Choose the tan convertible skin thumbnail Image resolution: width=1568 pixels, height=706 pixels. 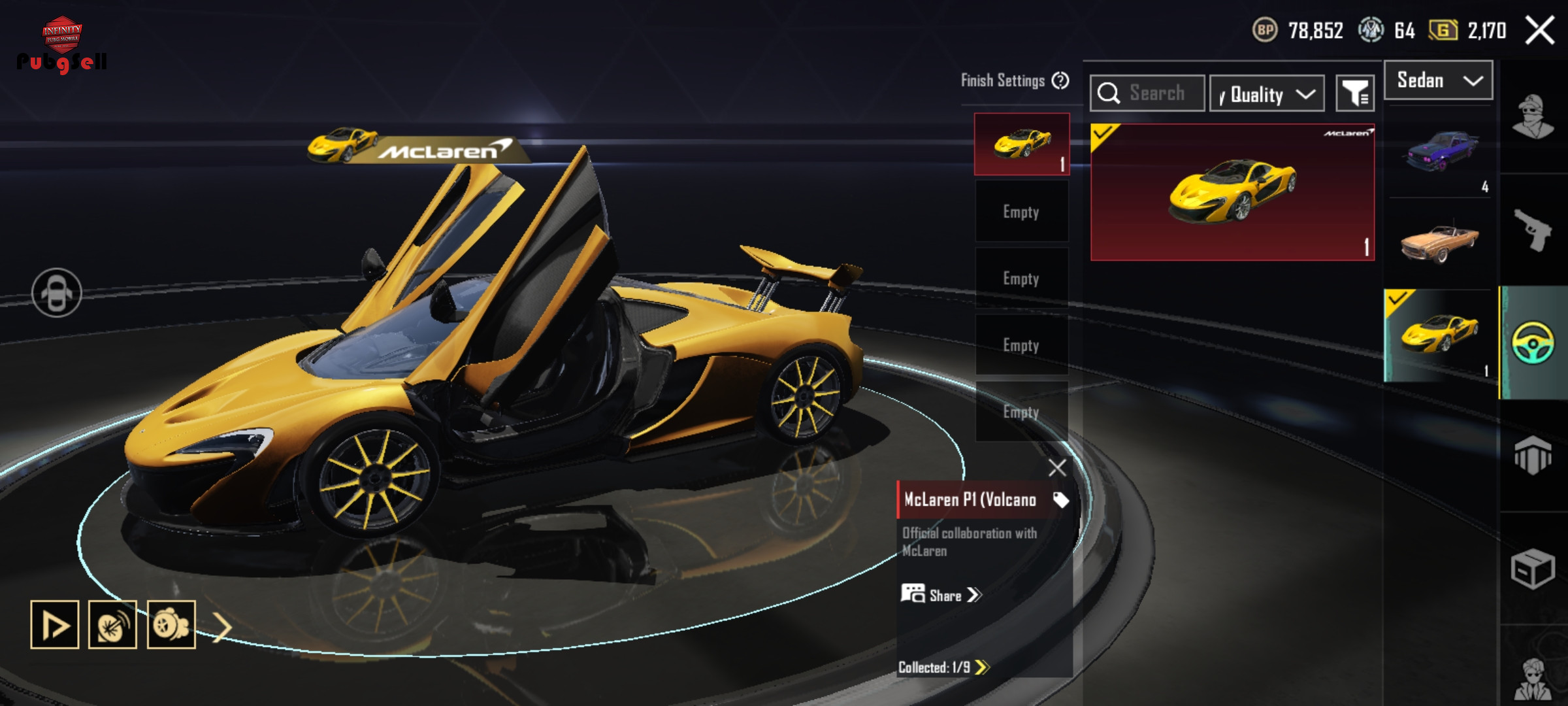(1440, 243)
